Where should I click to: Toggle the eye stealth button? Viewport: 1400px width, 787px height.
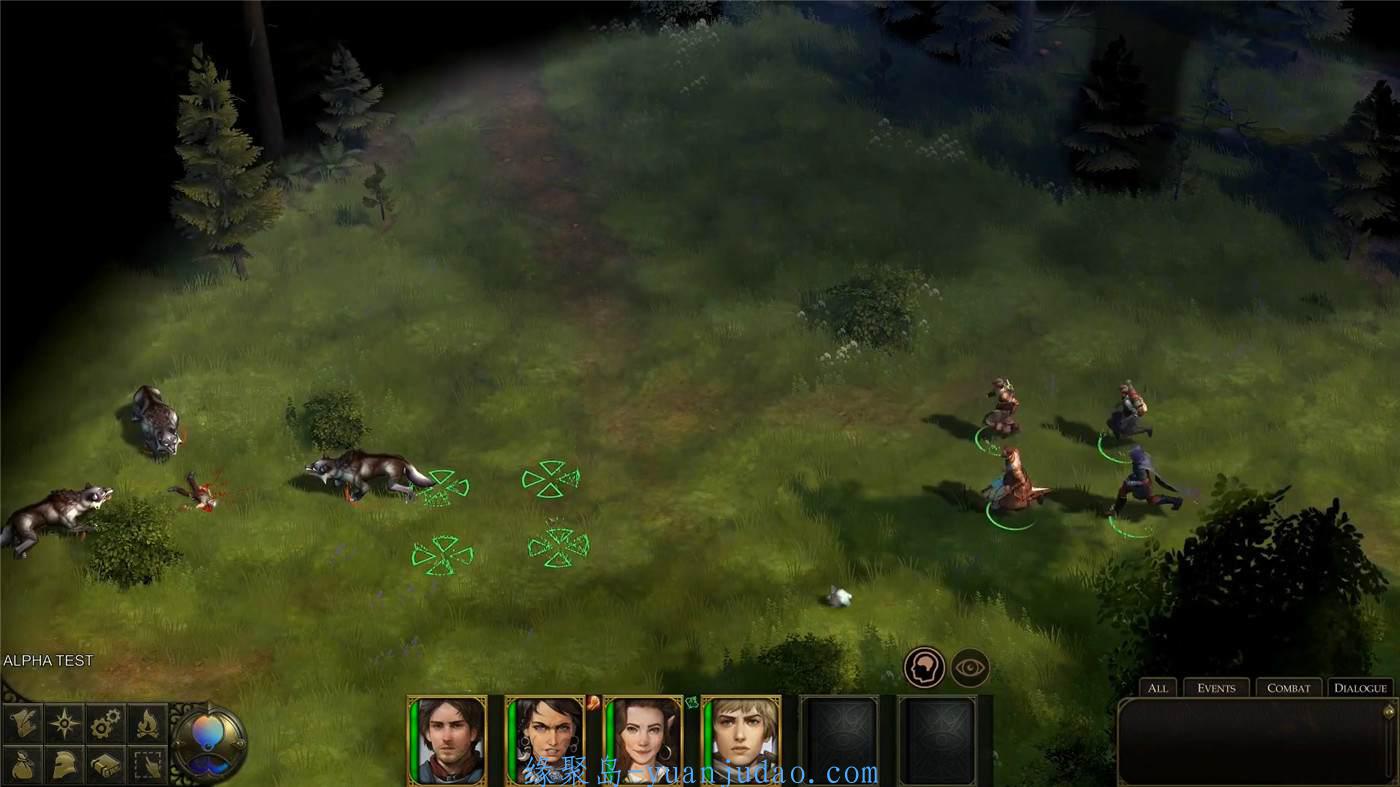click(x=970, y=668)
